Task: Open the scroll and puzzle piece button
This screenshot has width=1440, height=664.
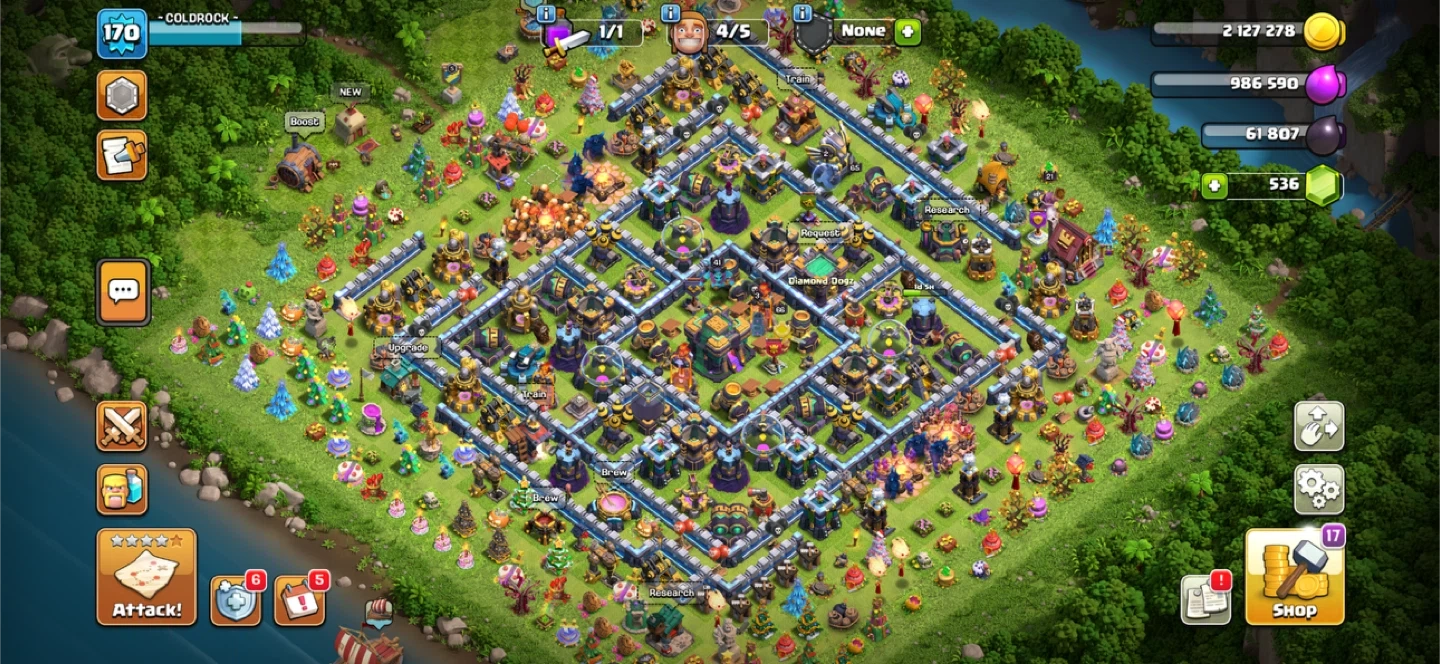Action: tap(122, 156)
